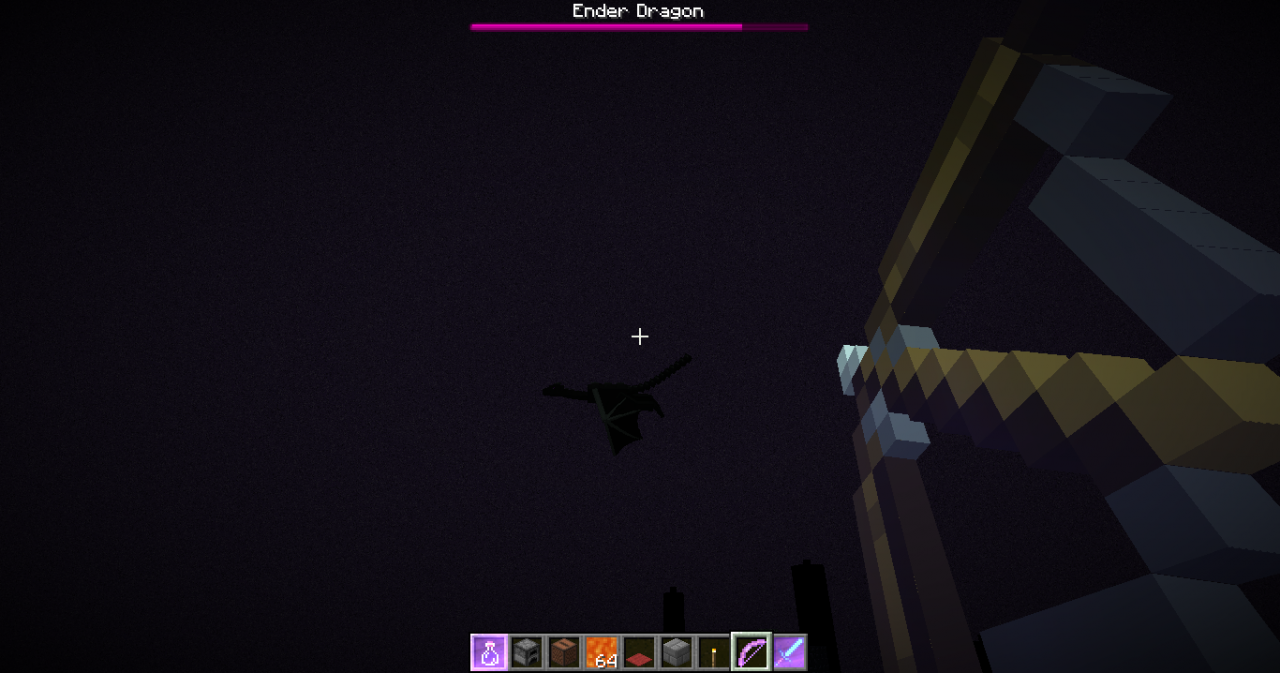Select the lava block stack of 64
The image size is (1280, 673).
point(602,653)
